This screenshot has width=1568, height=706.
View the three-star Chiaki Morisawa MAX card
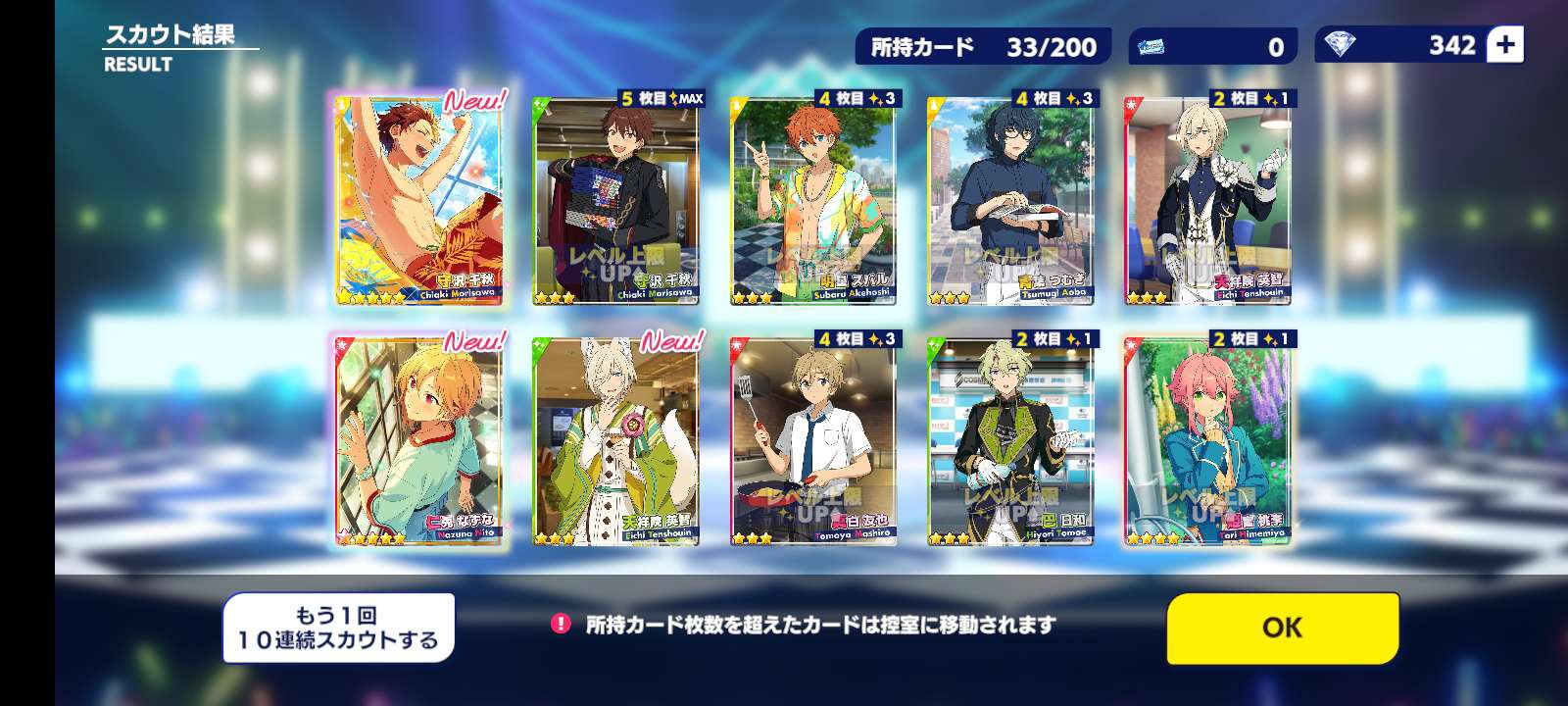pyautogui.click(x=615, y=200)
